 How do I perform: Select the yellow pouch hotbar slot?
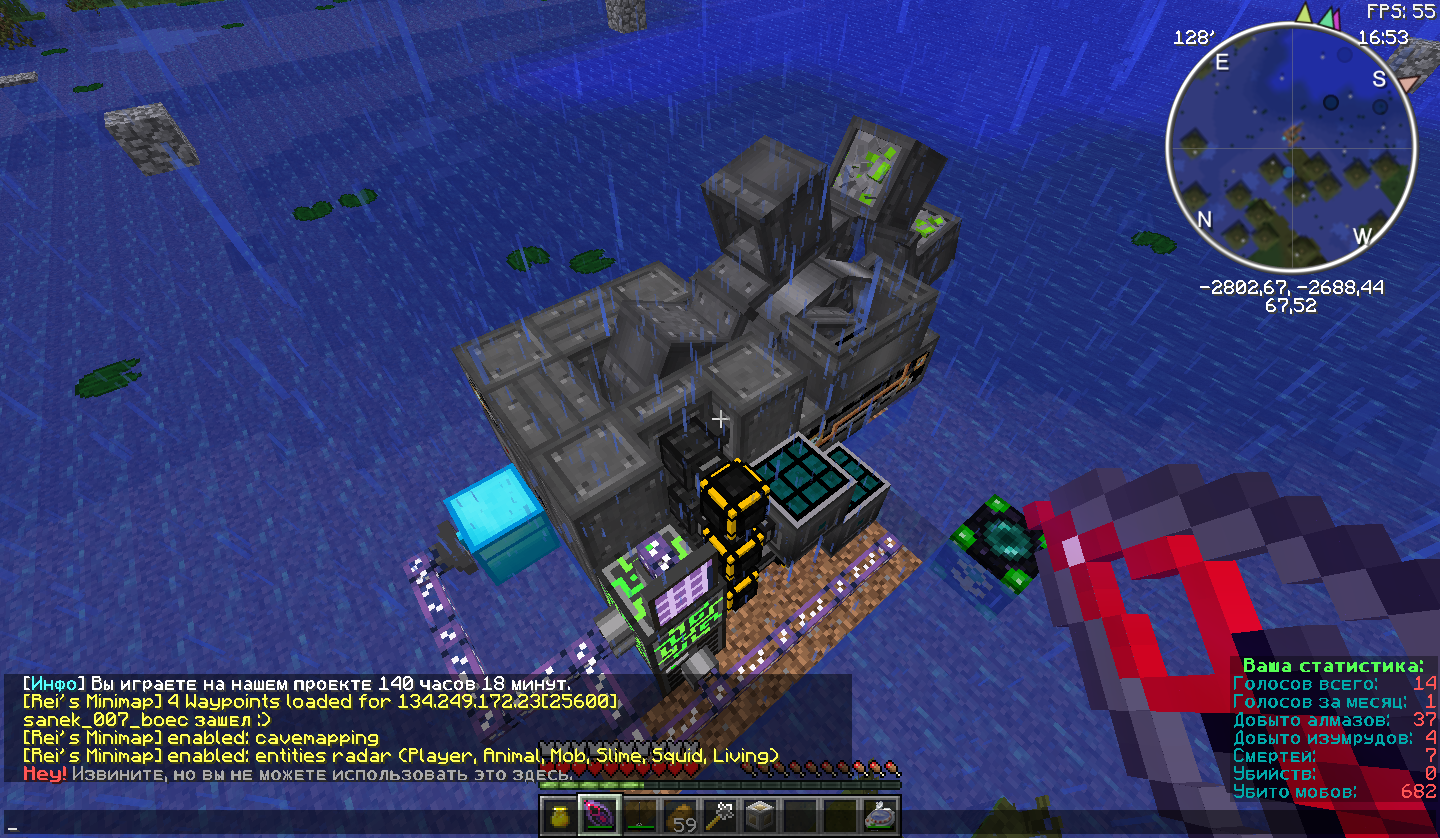tap(560, 815)
